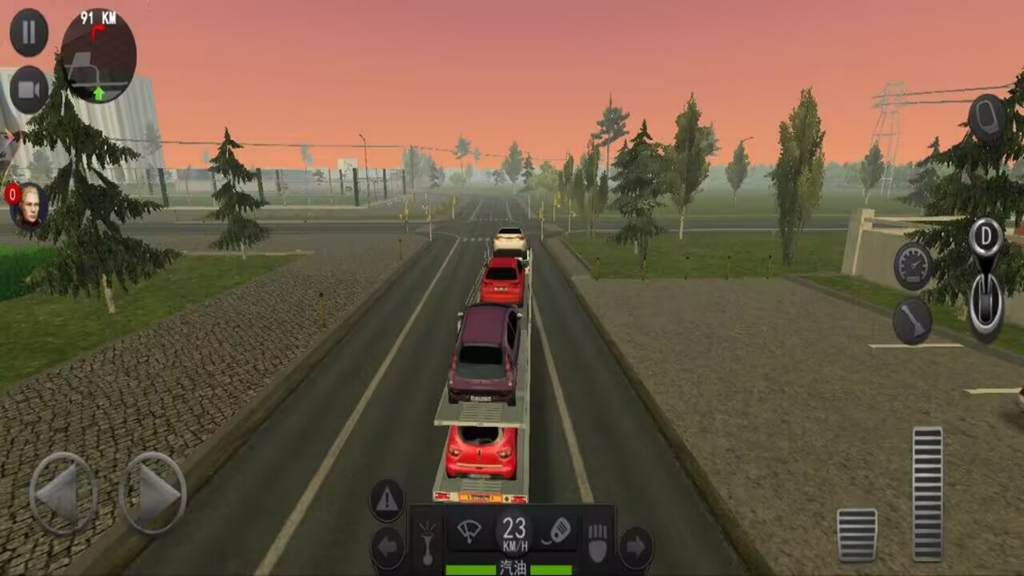Activate the left turn signal

coord(387,548)
